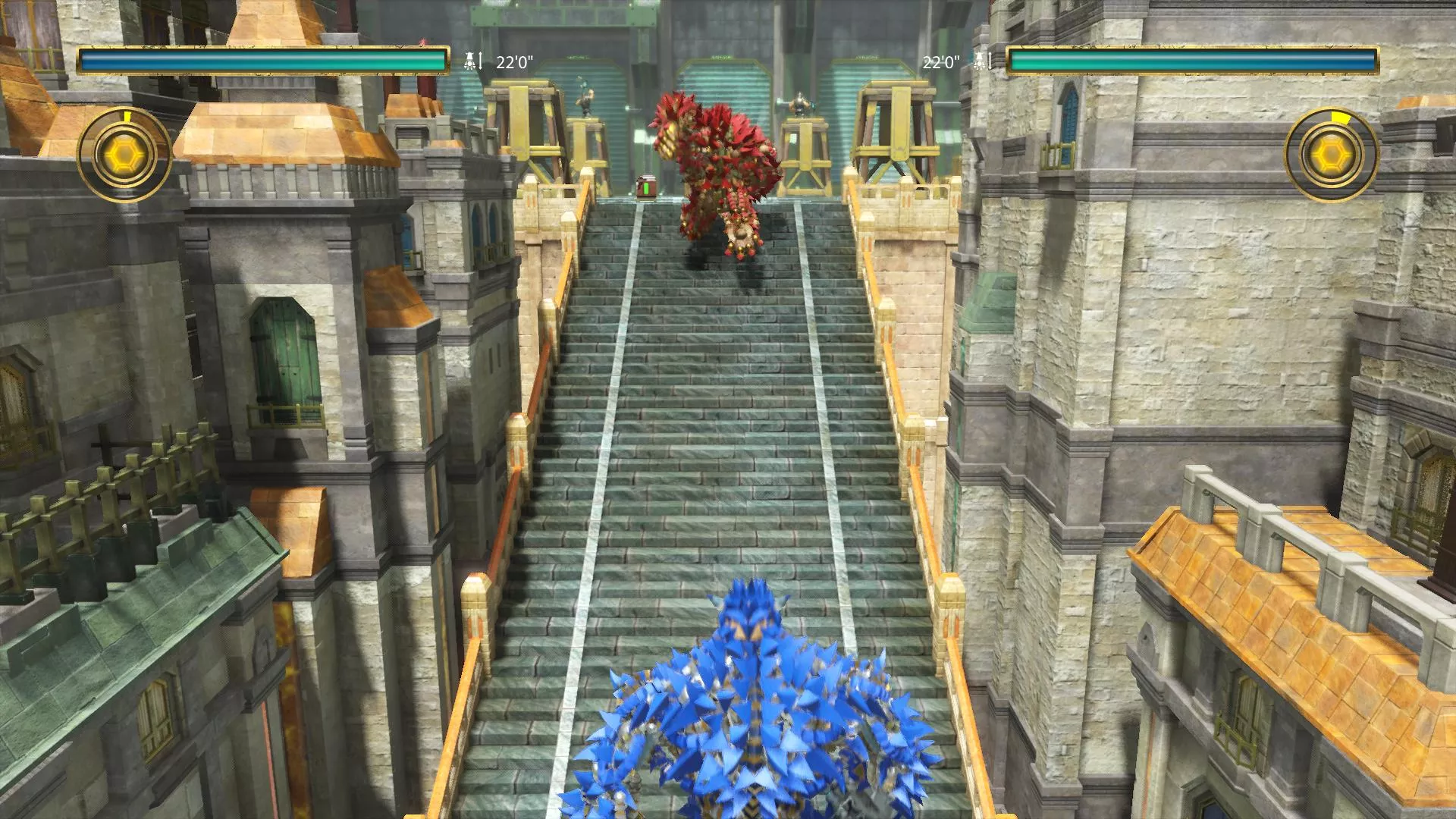1456x819 pixels.
Task: Click the green relic chest at the stair top
Action: coord(646,188)
